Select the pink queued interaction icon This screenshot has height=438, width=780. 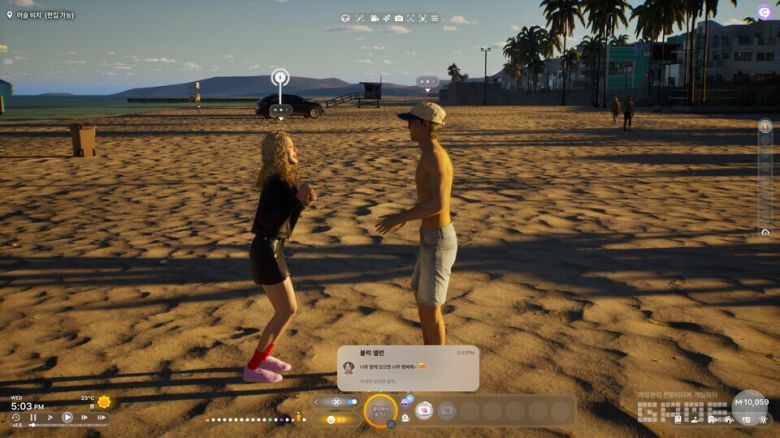click(424, 410)
